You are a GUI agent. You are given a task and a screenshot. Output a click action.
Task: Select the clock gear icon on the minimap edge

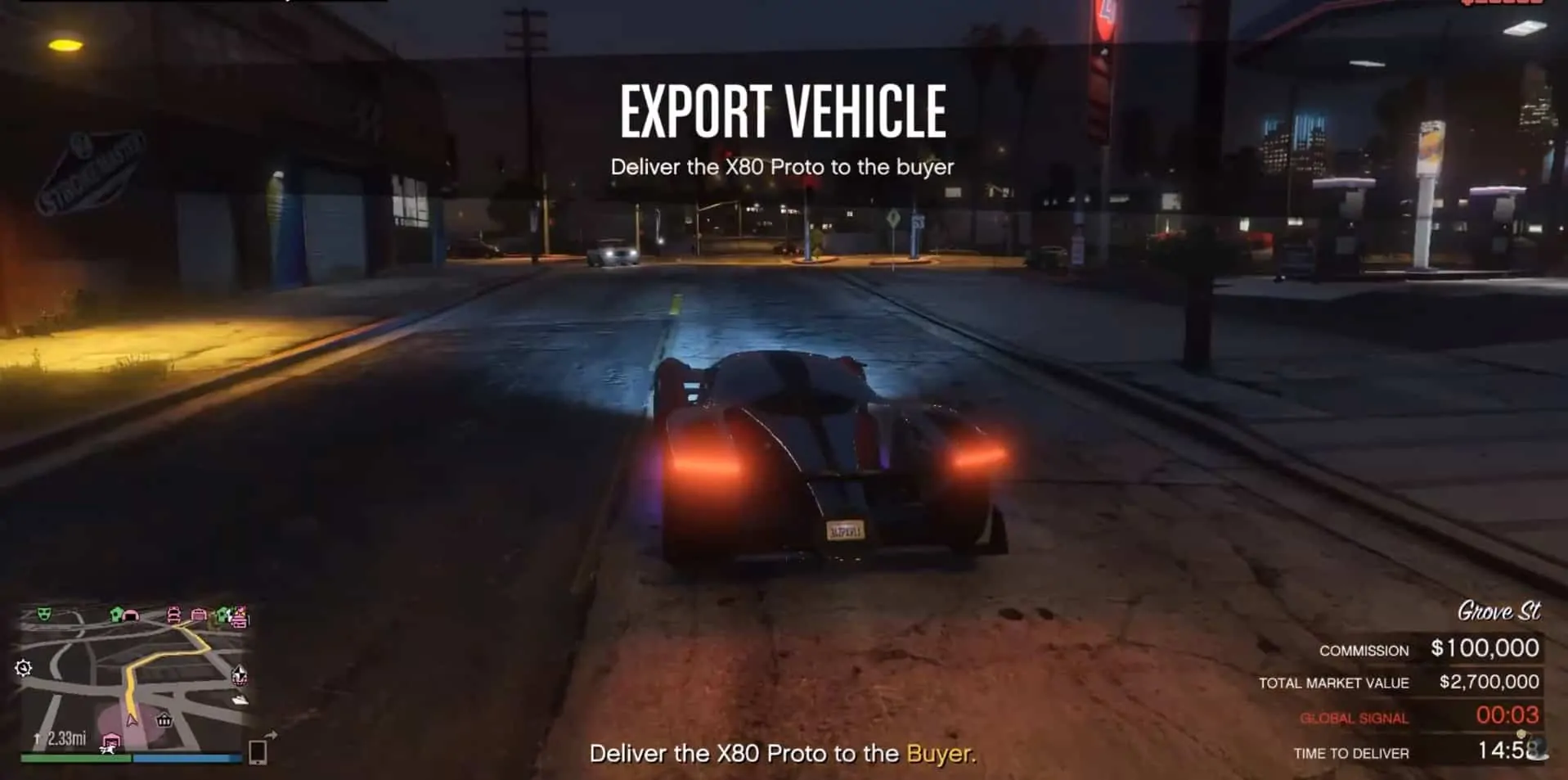[23, 669]
